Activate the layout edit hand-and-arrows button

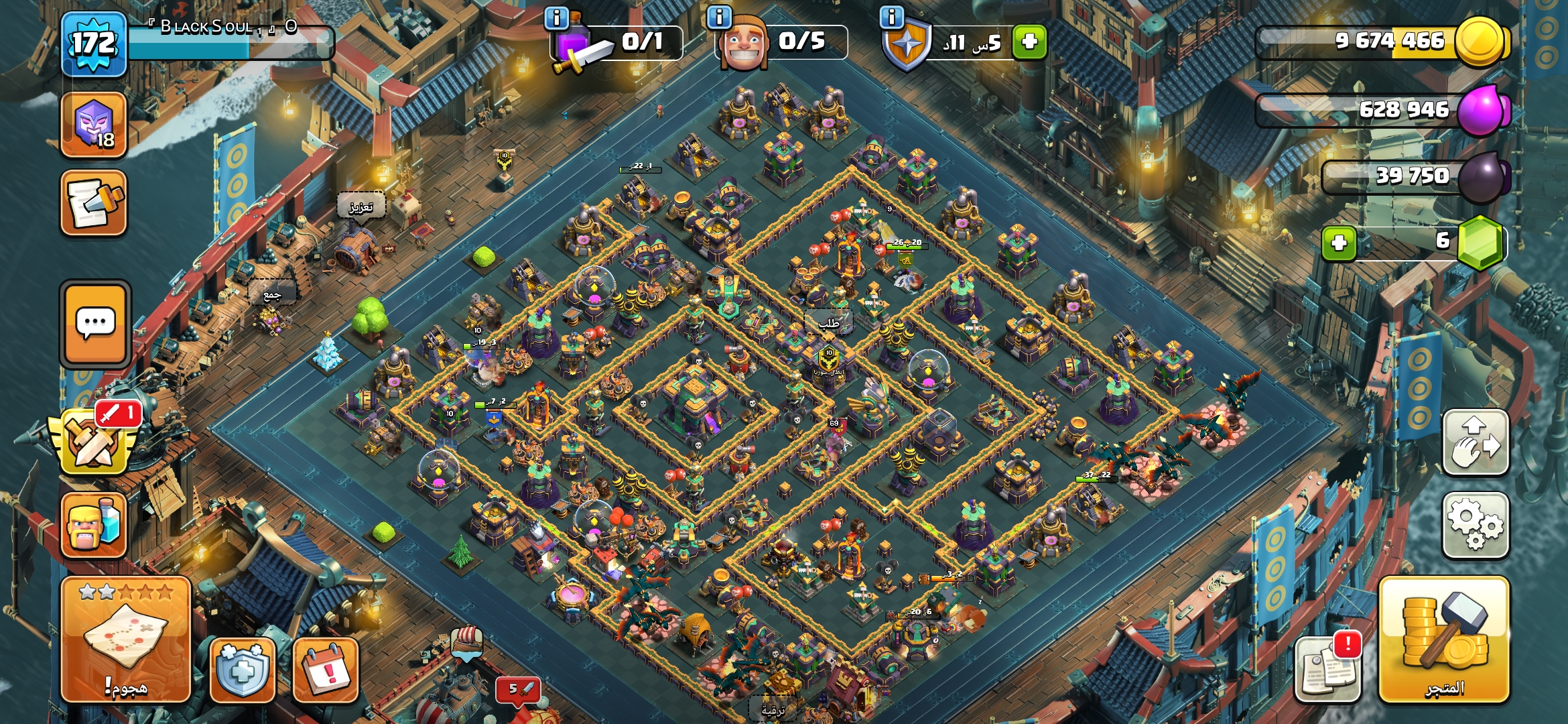click(1476, 442)
